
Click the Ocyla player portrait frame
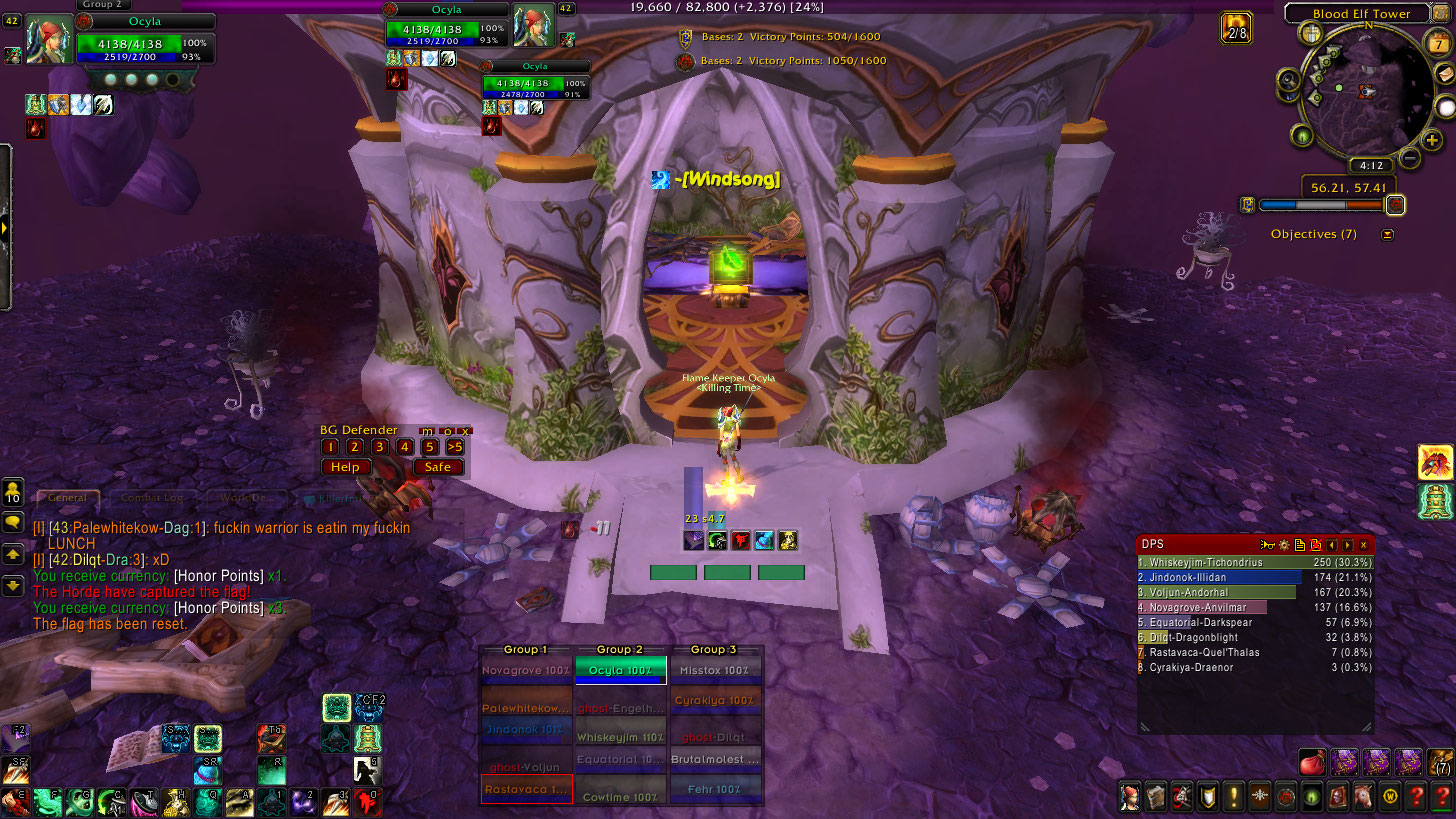point(48,42)
